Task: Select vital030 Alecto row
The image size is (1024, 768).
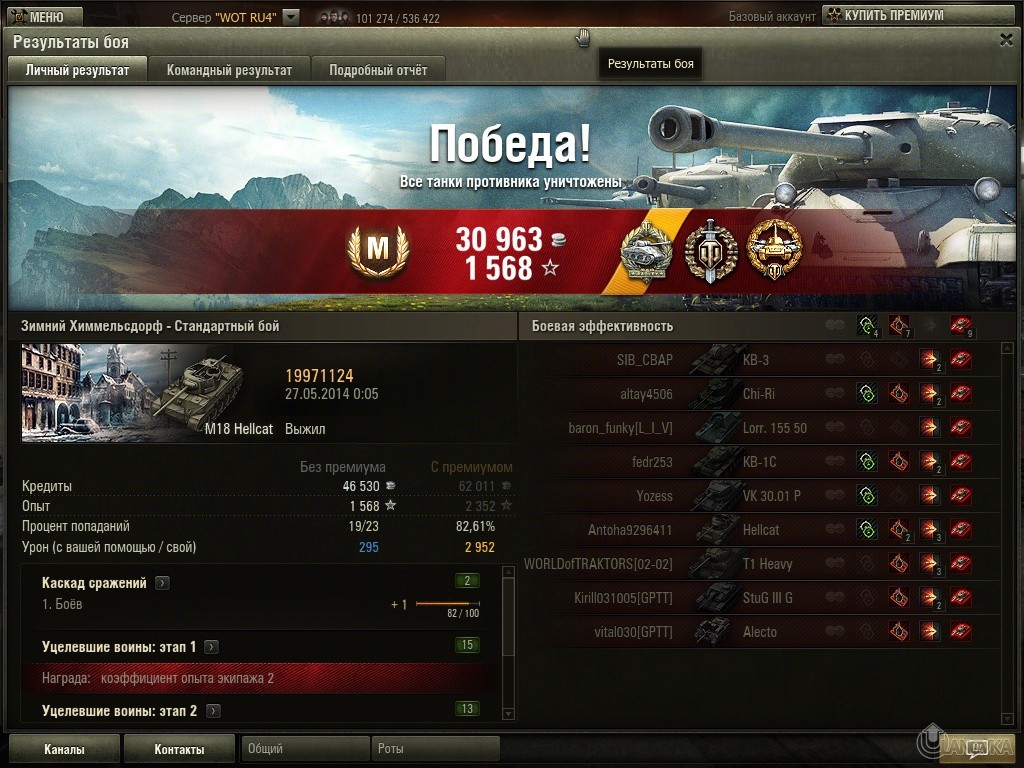Action: 758,632
